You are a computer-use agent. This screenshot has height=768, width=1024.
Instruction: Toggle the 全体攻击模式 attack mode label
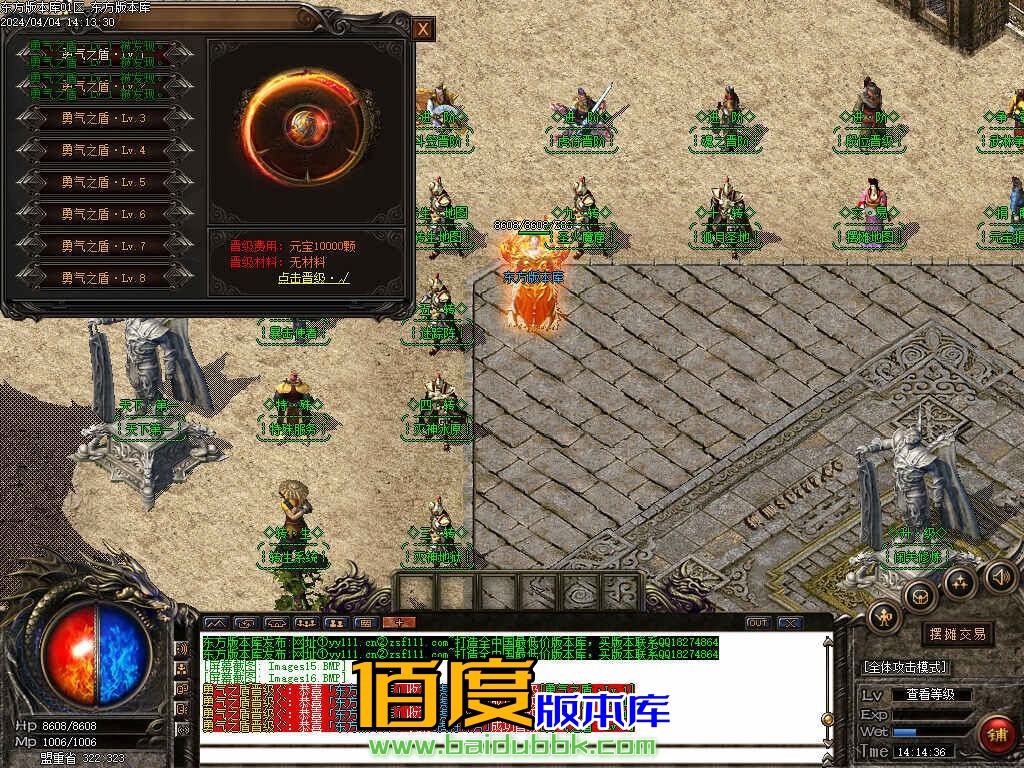[x=905, y=667]
